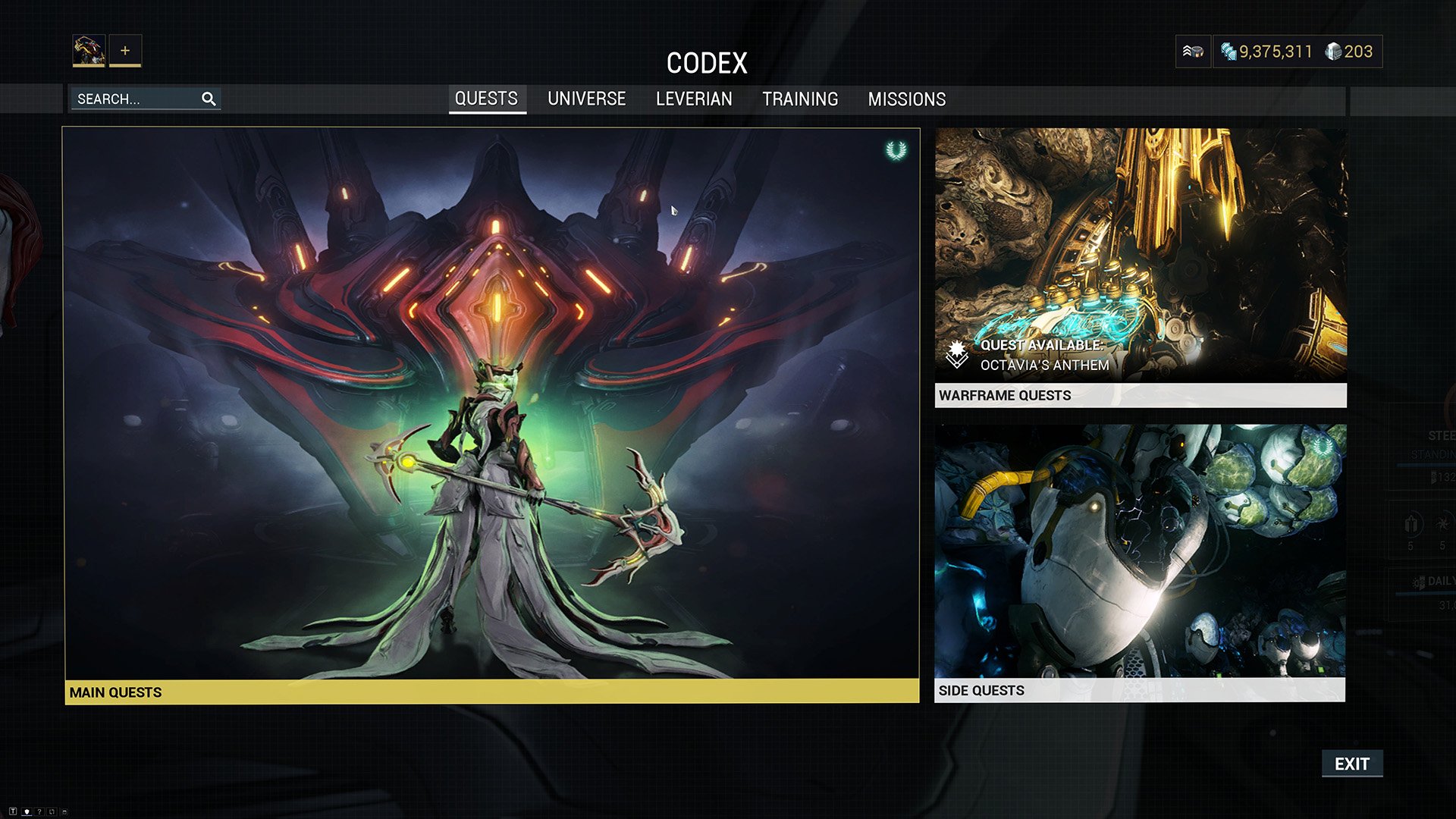Select the TRAINING section

click(801, 99)
